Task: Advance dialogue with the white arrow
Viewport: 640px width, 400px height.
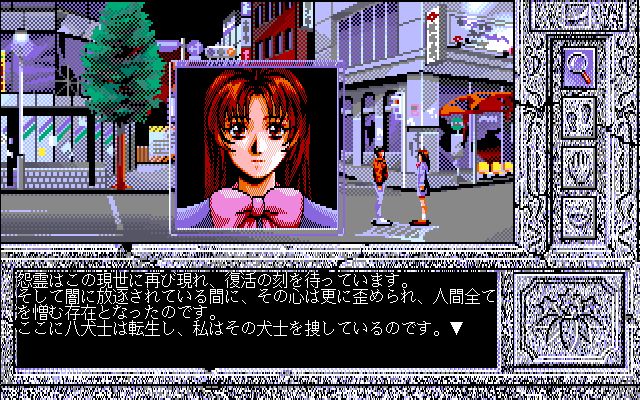Action: pos(456,327)
